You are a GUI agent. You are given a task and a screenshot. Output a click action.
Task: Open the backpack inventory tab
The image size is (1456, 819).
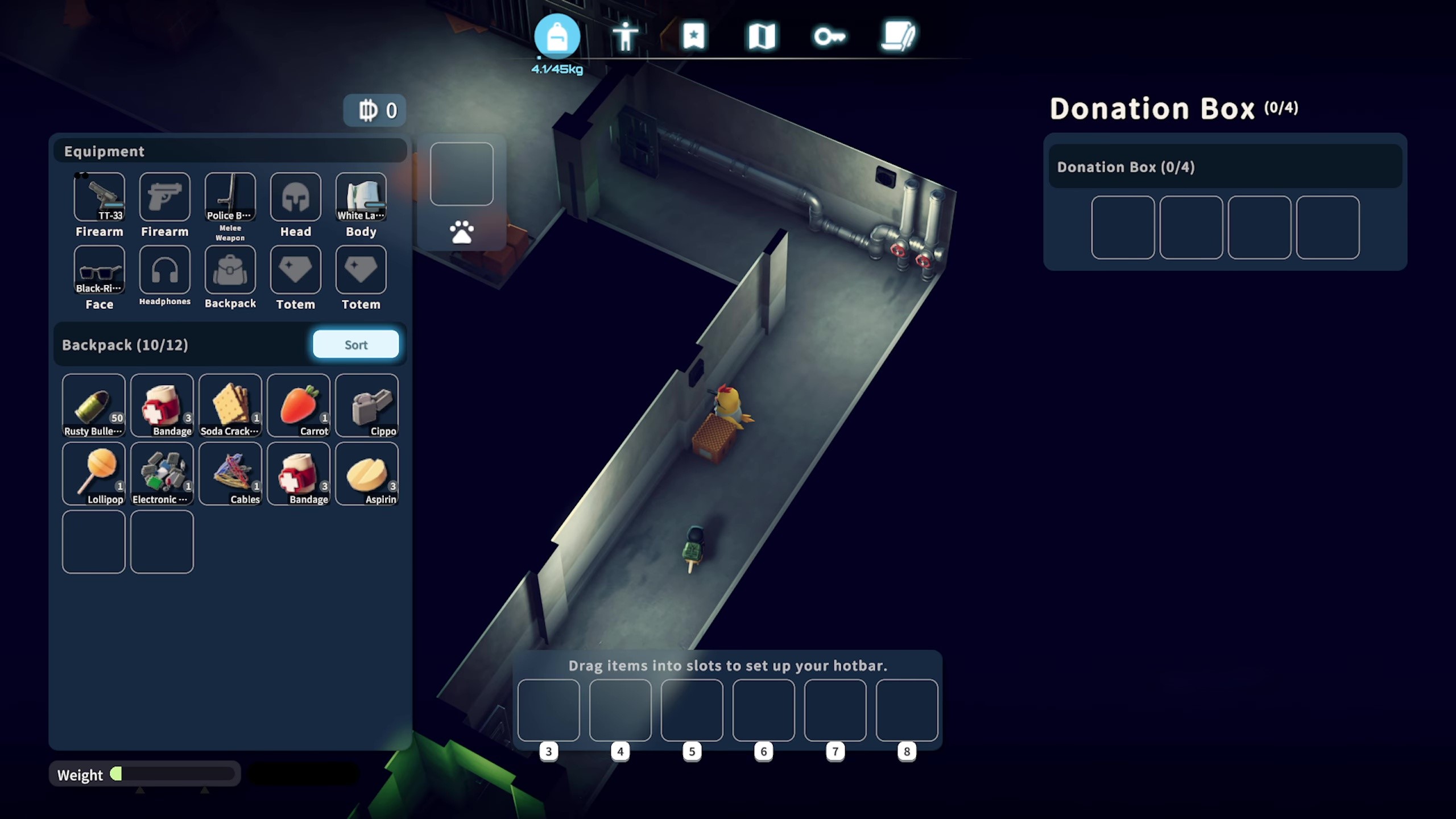tap(557, 37)
